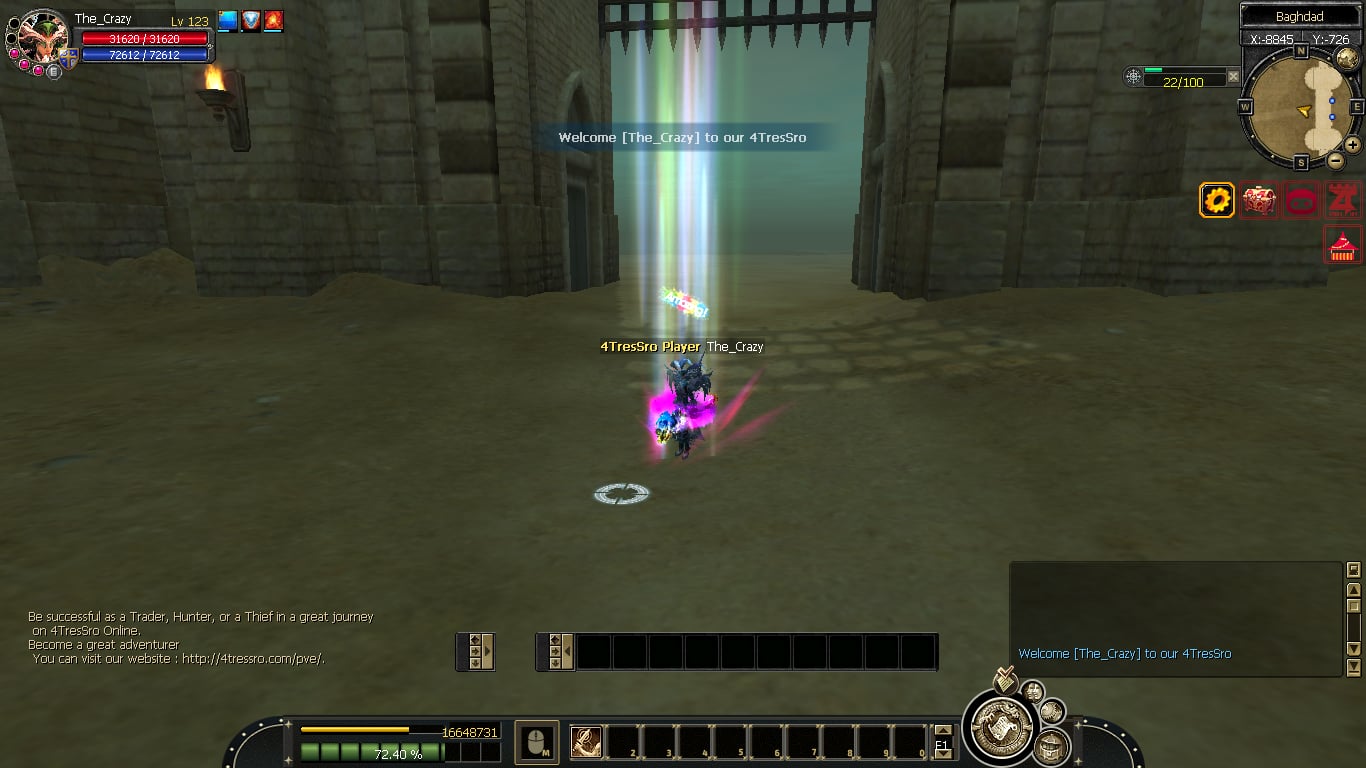Image resolution: width=1366 pixels, height=768 pixels.
Task: Click the circular minimap
Action: [1300, 107]
